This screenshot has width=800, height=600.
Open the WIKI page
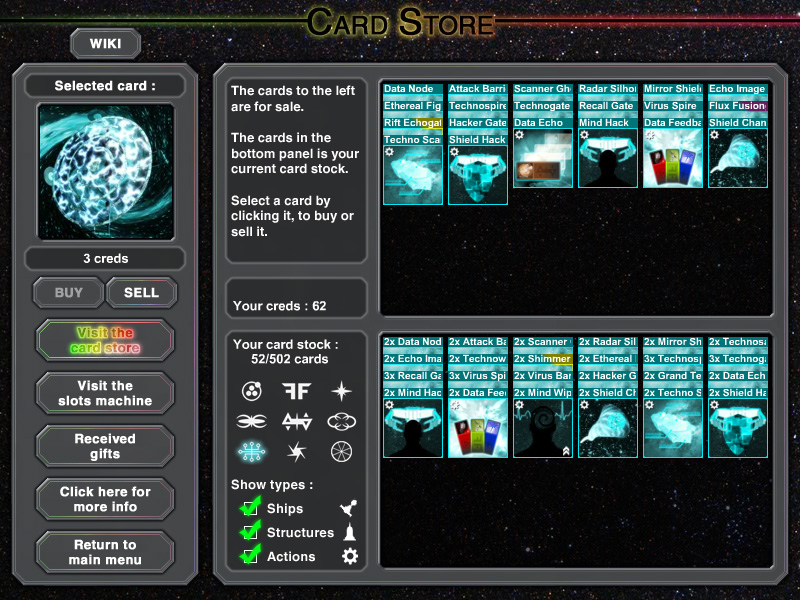(105, 43)
